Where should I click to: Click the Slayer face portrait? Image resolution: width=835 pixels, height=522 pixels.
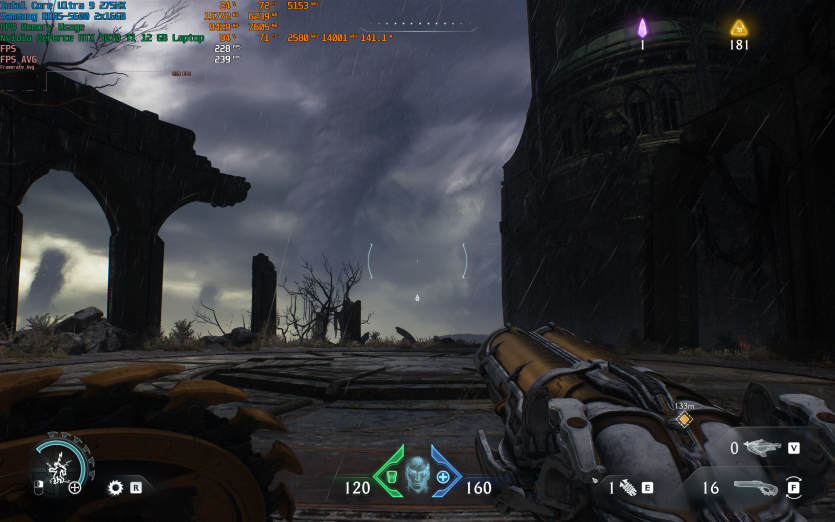pos(417,474)
